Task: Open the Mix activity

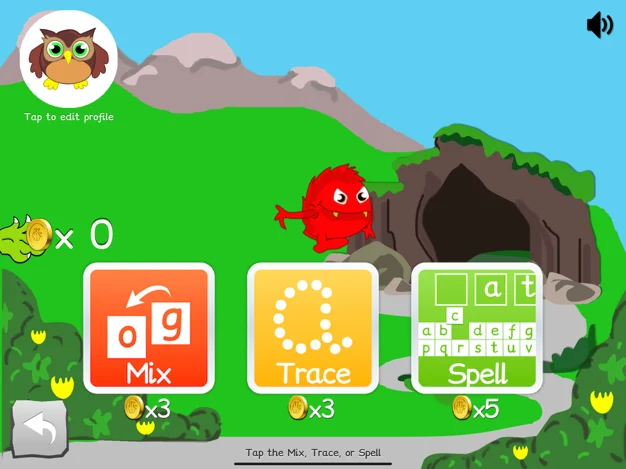Action: click(x=149, y=328)
